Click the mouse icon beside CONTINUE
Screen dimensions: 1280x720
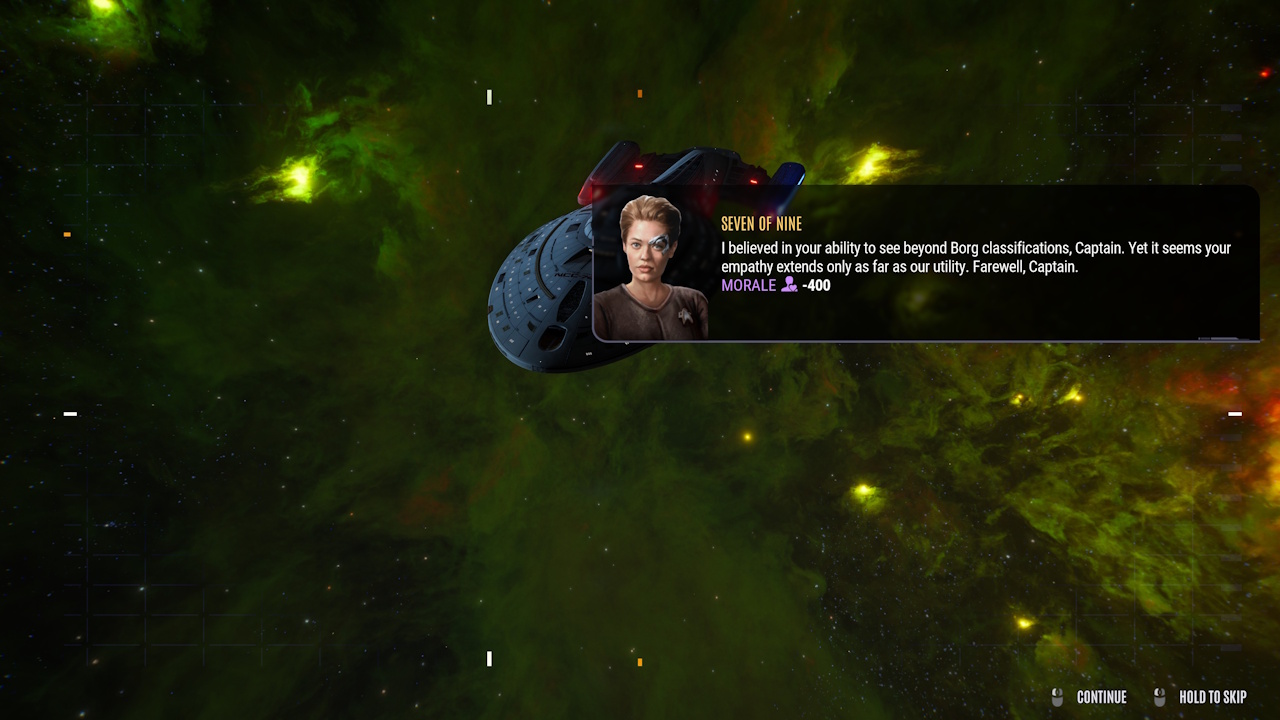point(1057,697)
